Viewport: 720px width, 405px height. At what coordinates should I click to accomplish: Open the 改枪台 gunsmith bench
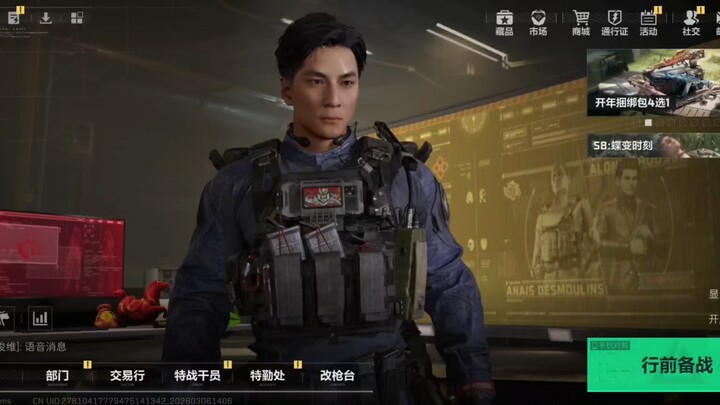[x=336, y=376]
